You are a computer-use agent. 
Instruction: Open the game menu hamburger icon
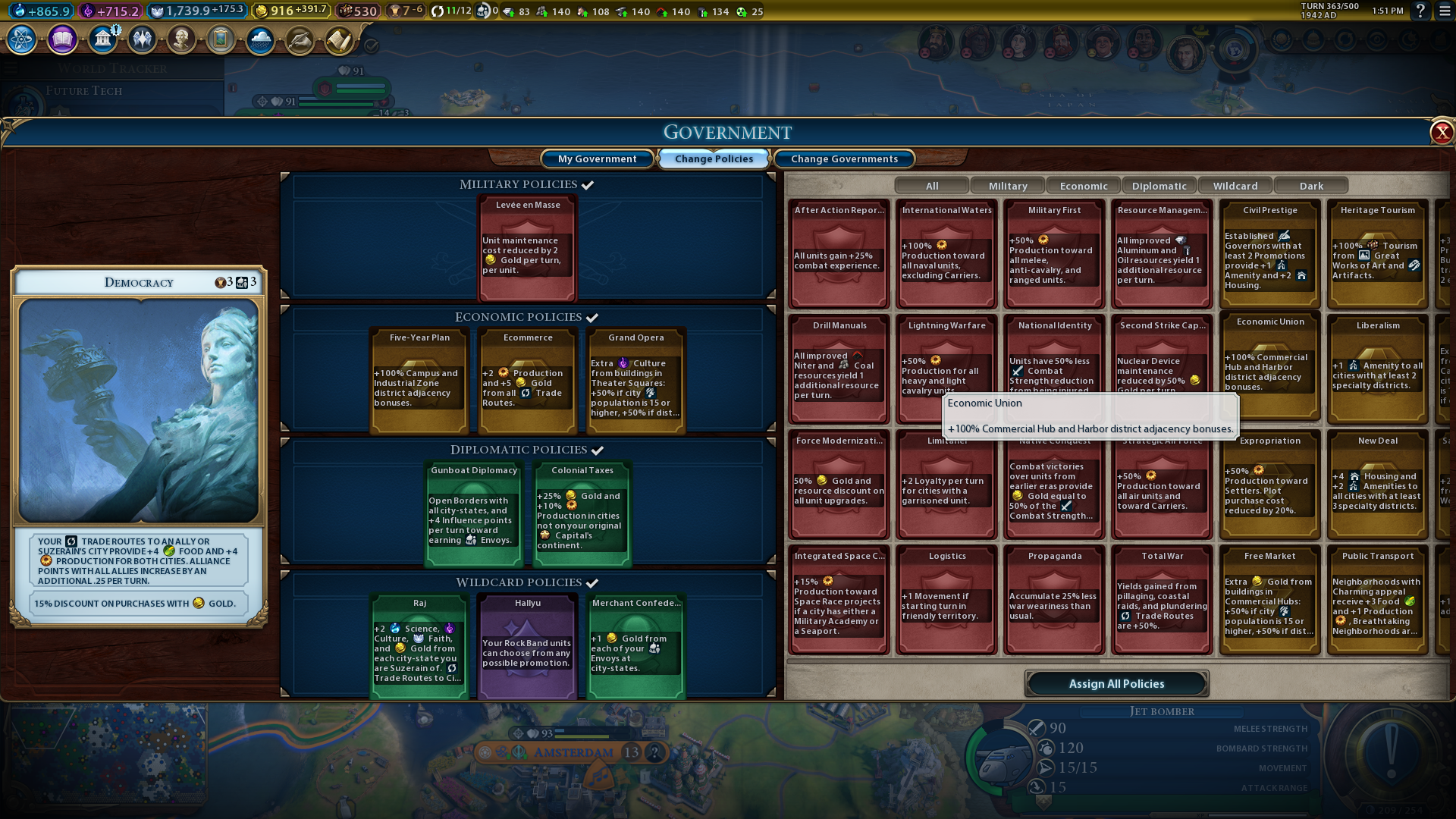click(x=1444, y=11)
